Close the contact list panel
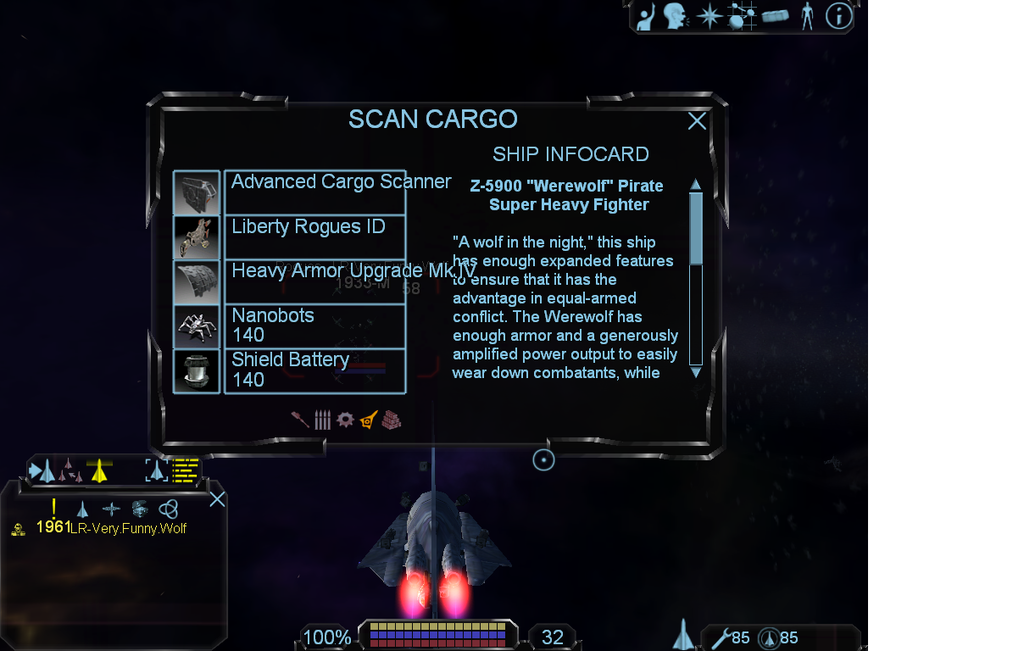Screen dimensions: 1024x651 217,499
